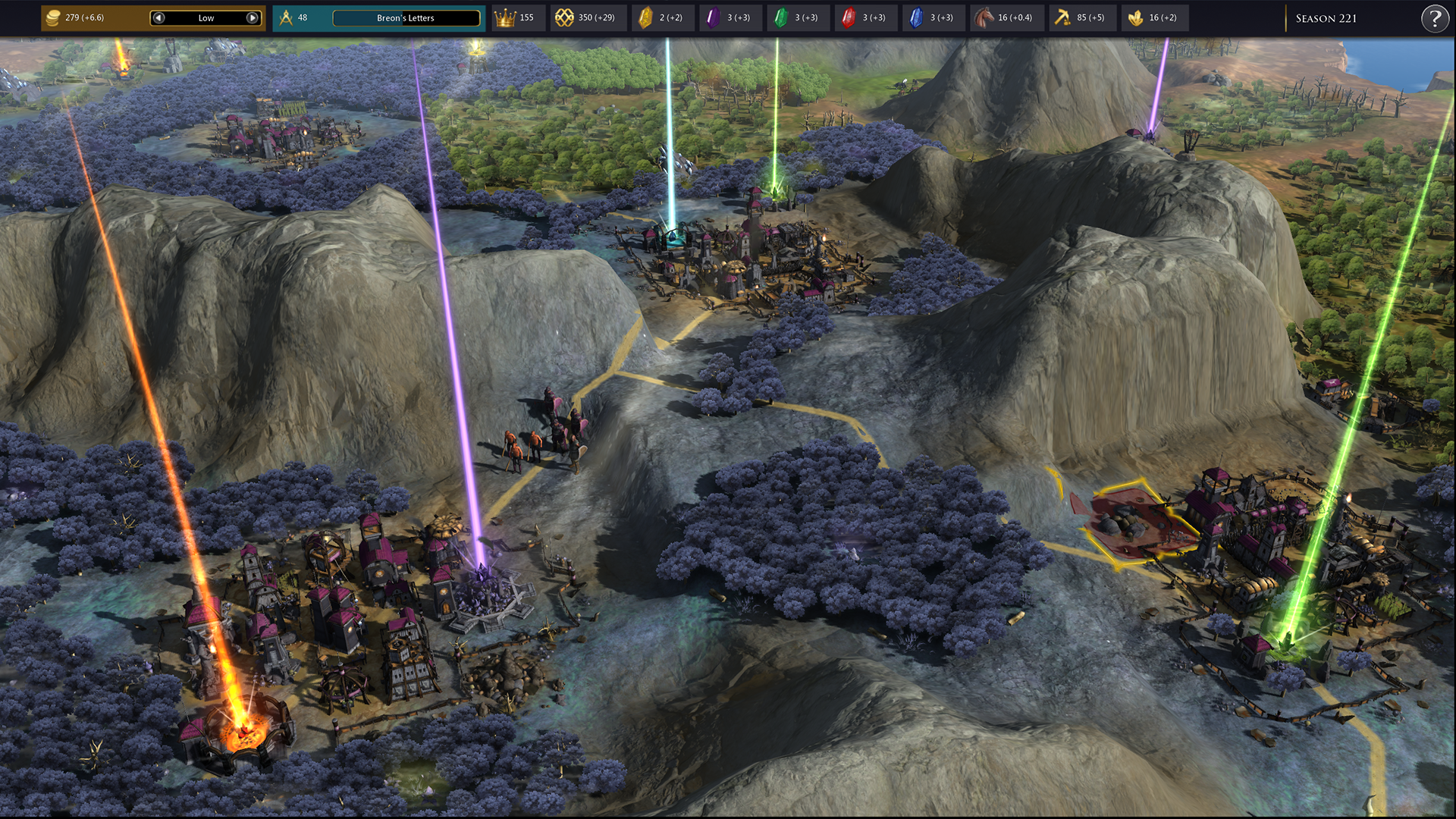
Task: Select the knot-shaped resource icon showing 350
Action: (x=564, y=17)
